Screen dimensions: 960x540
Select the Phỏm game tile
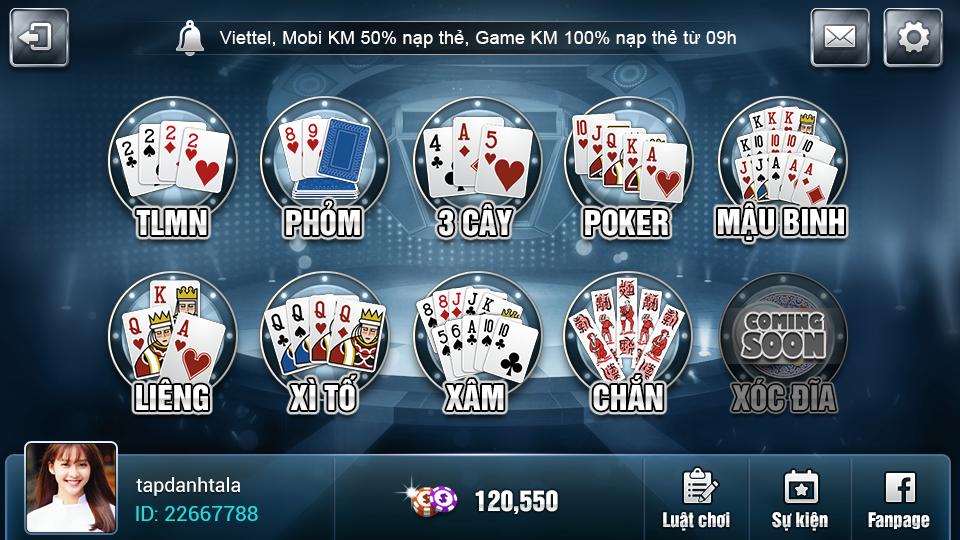click(x=323, y=172)
